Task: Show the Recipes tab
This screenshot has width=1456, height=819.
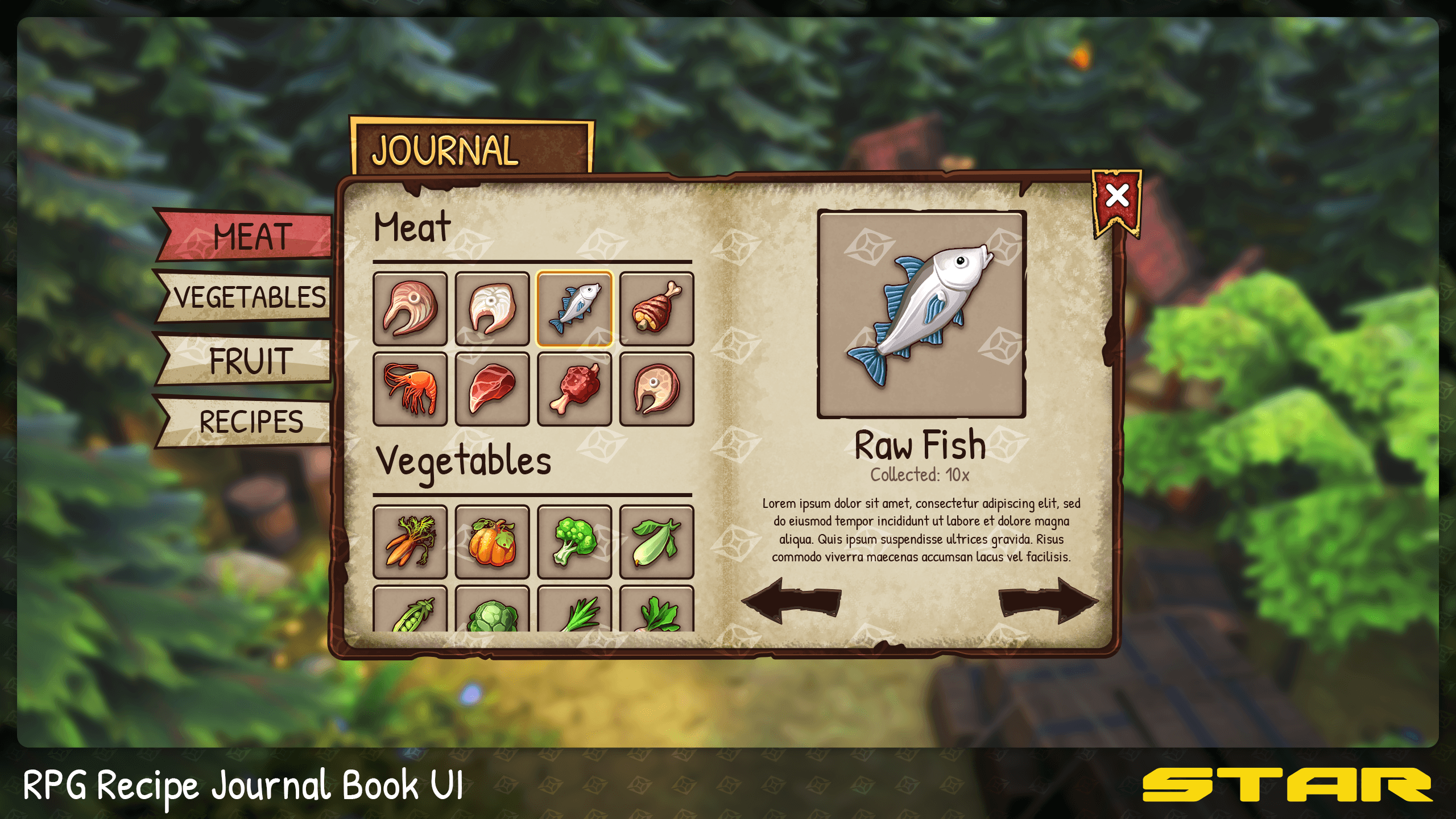Action: click(251, 421)
